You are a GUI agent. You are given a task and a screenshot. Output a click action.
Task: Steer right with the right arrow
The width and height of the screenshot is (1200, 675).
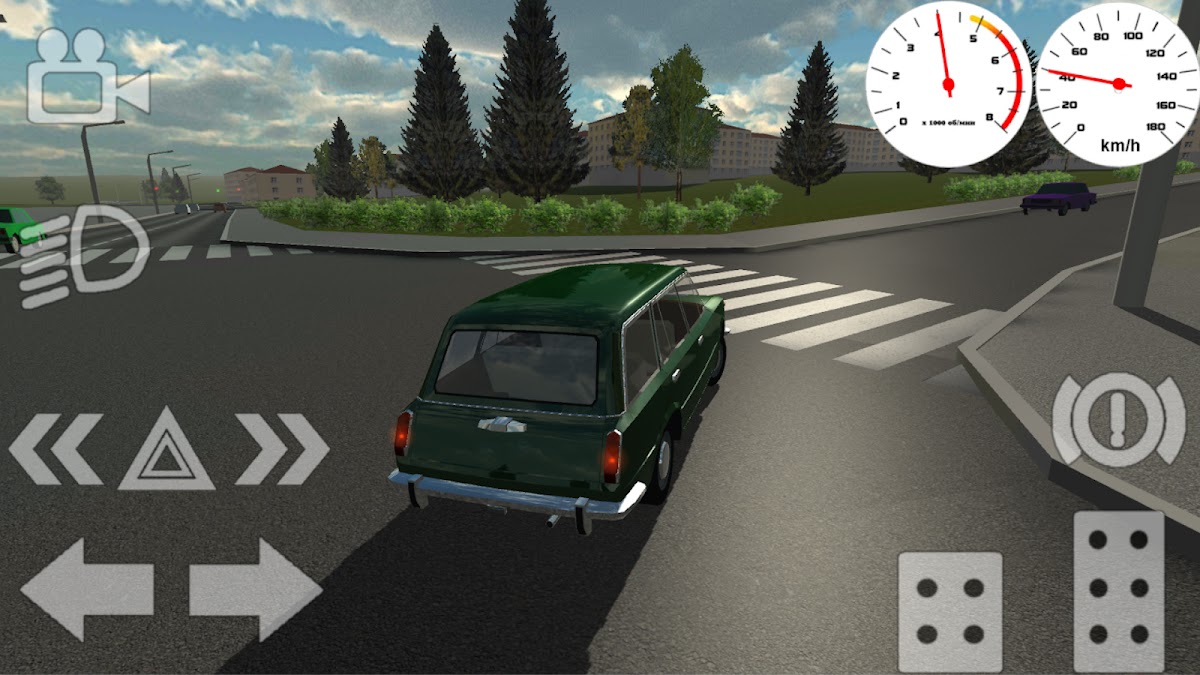[255, 589]
